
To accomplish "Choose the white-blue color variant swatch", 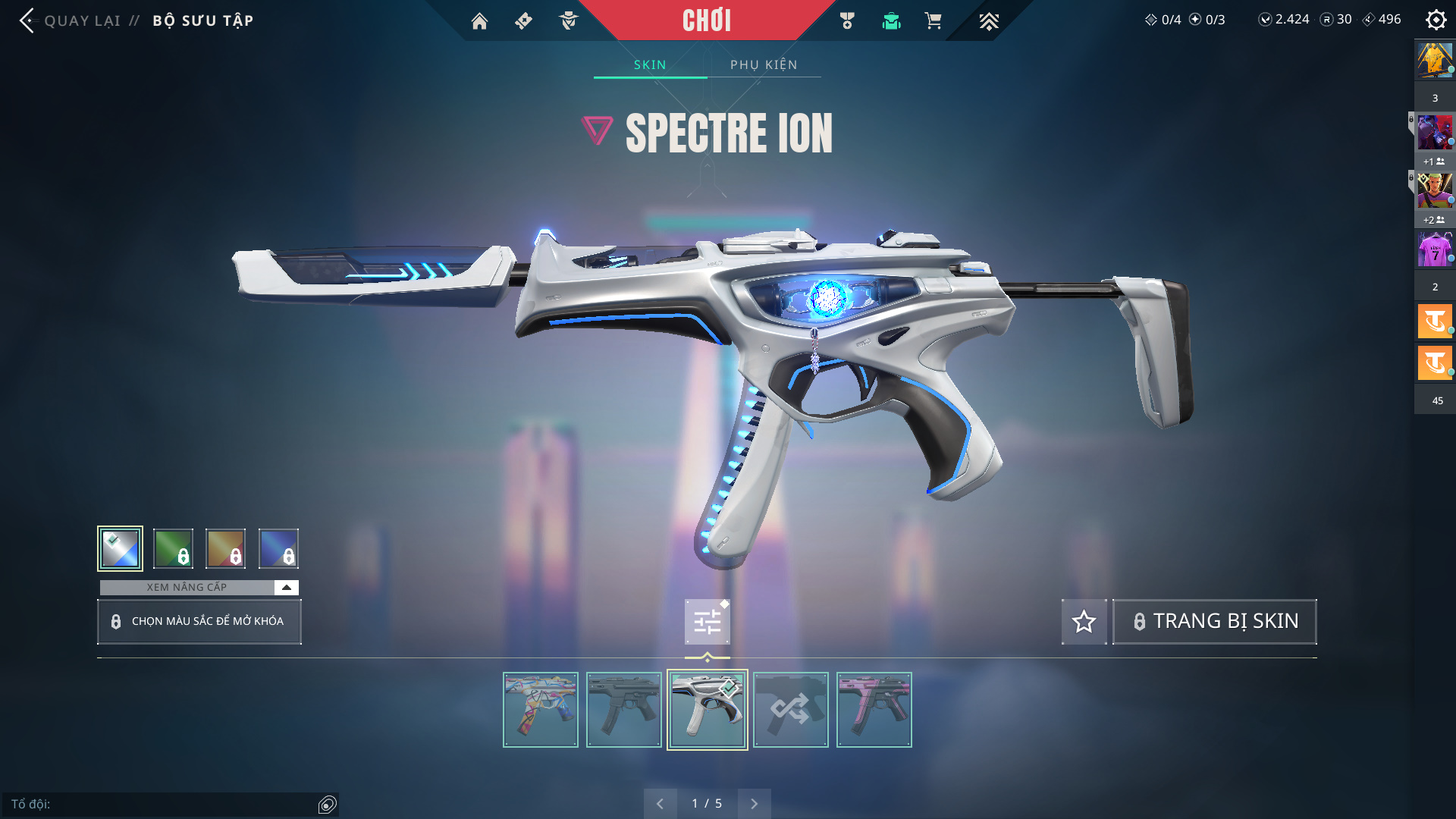I will coord(120,548).
